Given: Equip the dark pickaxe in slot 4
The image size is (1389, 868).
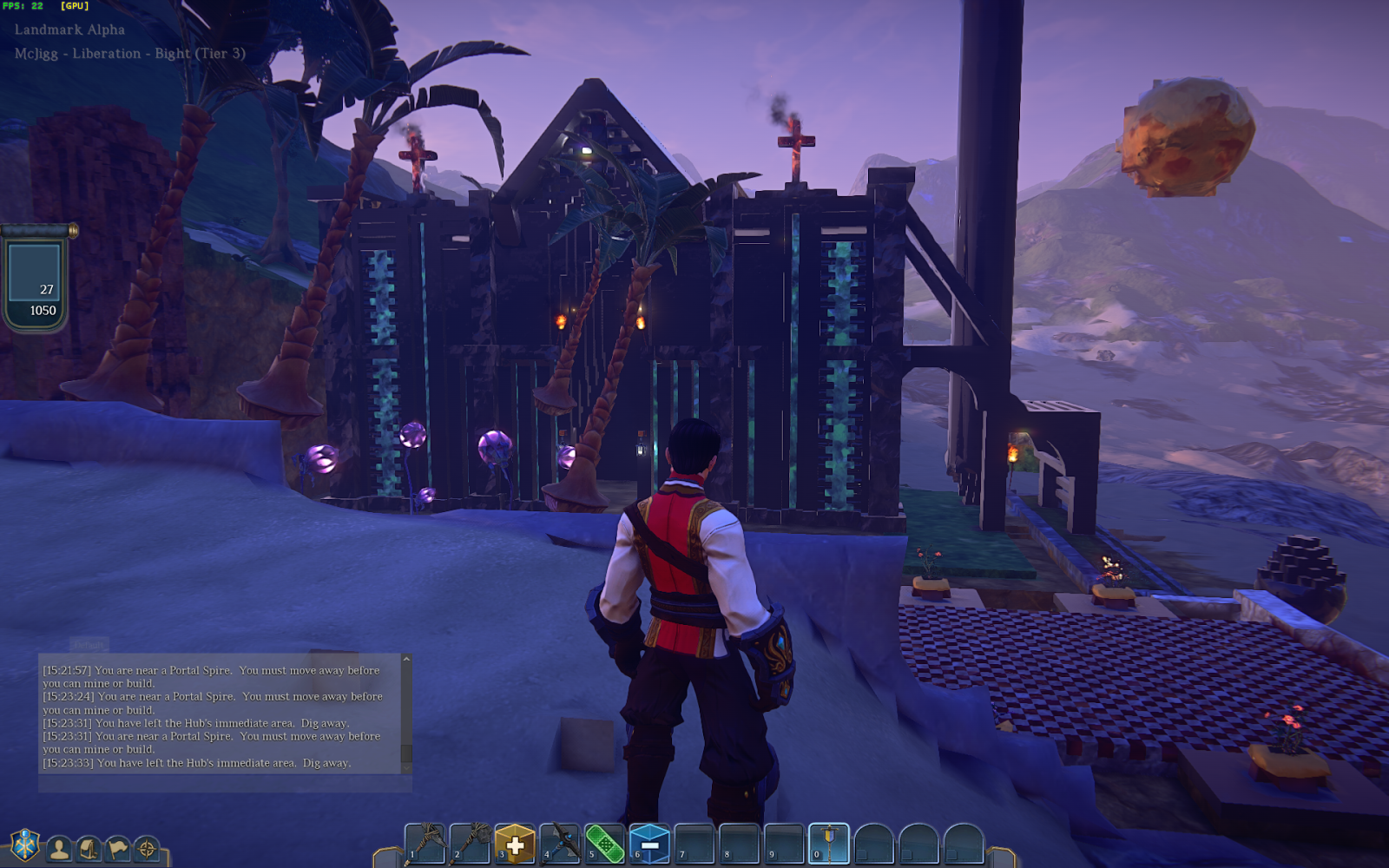Looking at the screenshot, I should point(560,843).
